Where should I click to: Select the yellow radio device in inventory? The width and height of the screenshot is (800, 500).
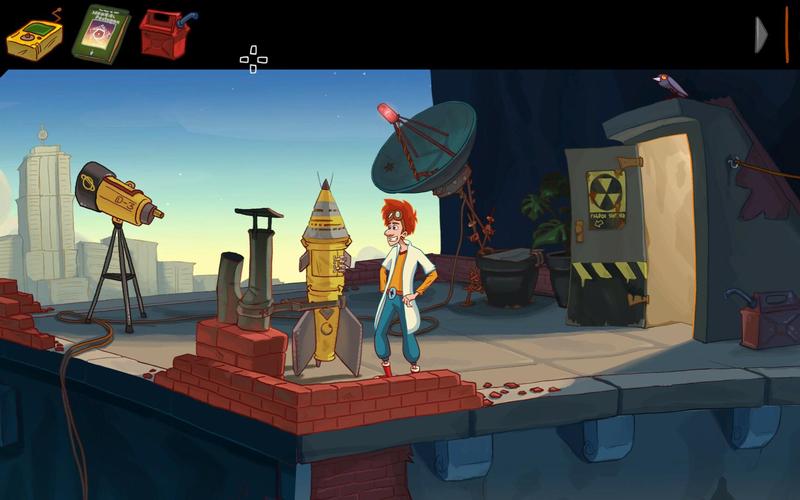coord(34,36)
